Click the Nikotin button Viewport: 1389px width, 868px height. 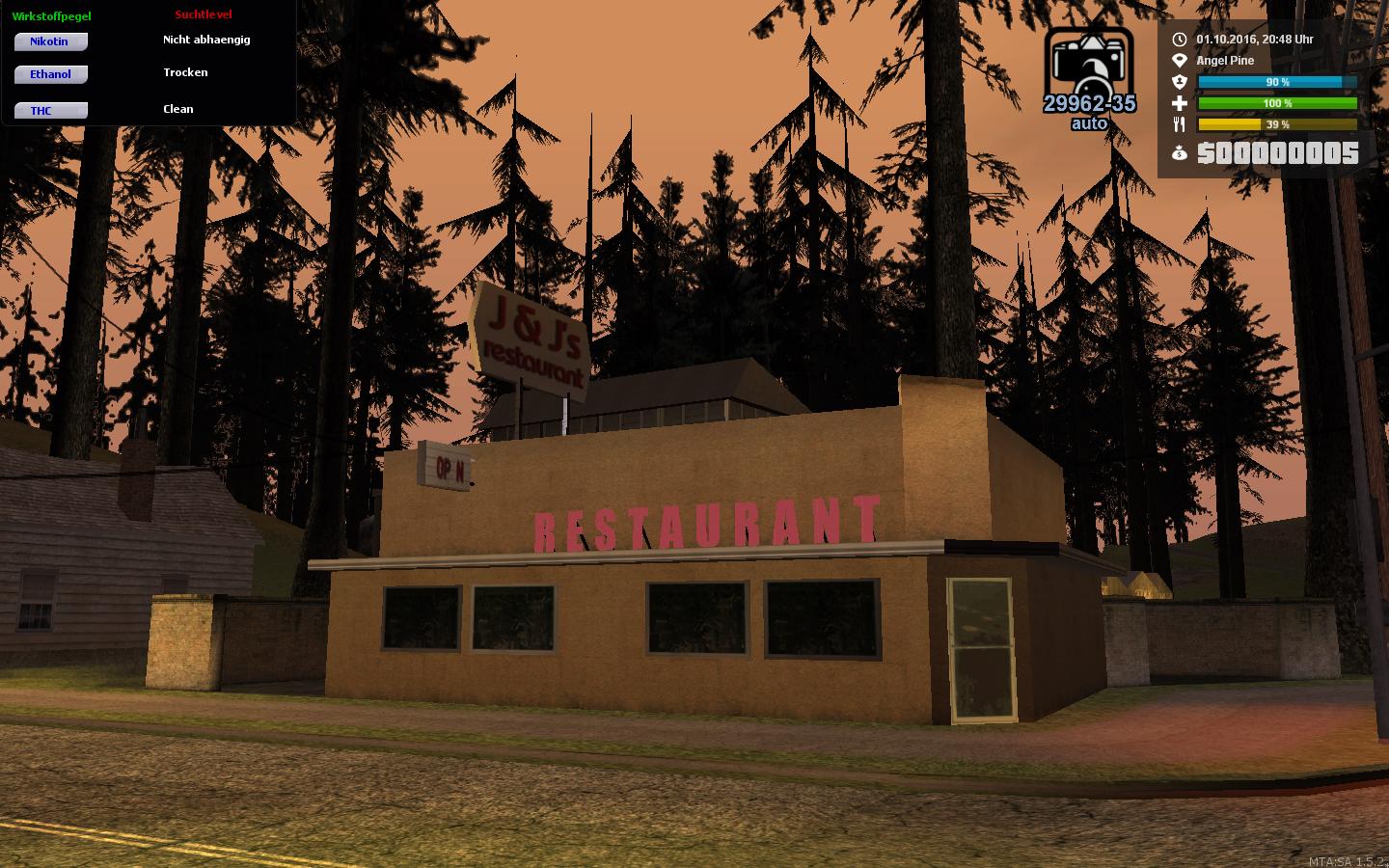click(50, 41)
